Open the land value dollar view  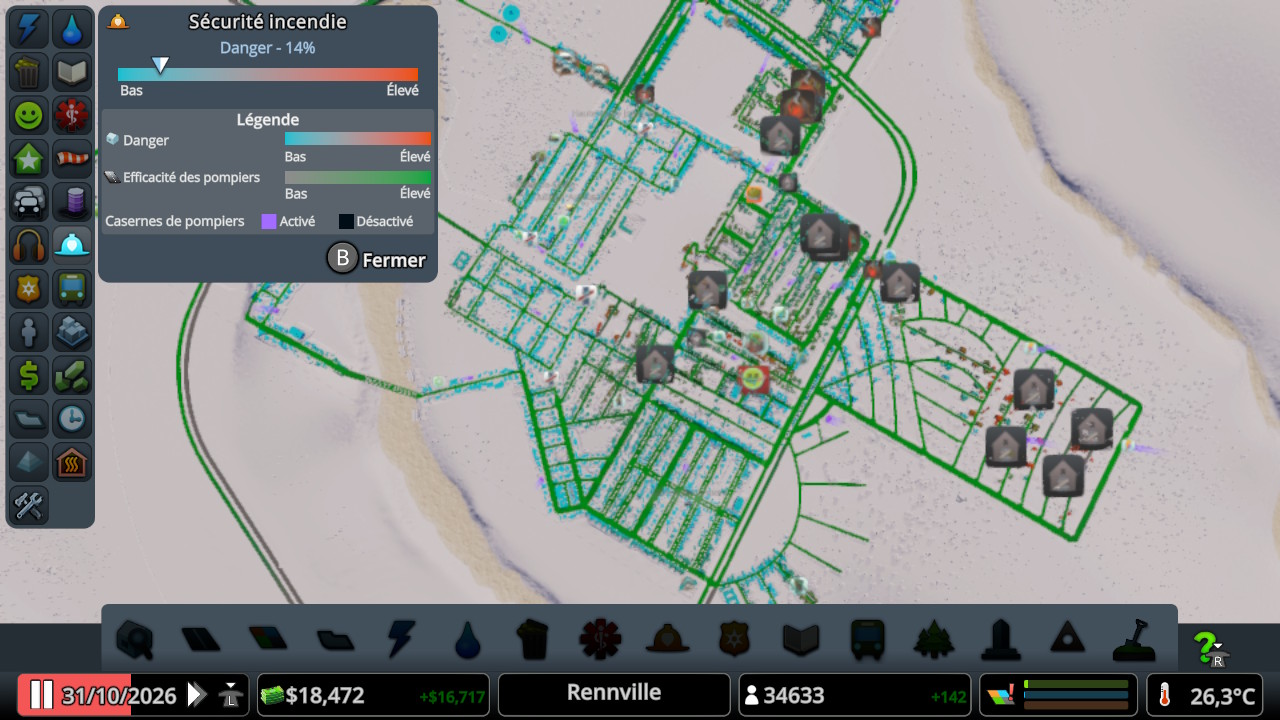29,375
